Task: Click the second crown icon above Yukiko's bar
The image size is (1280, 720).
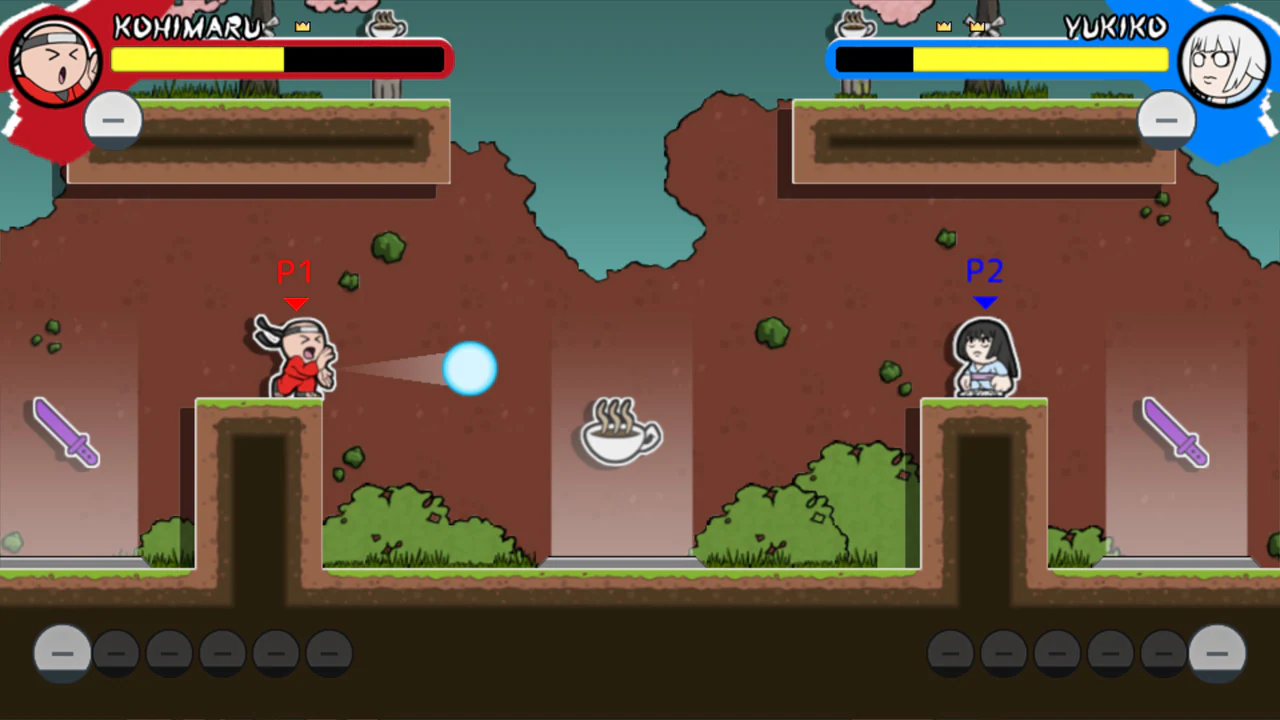Action: tap(976, 25)
